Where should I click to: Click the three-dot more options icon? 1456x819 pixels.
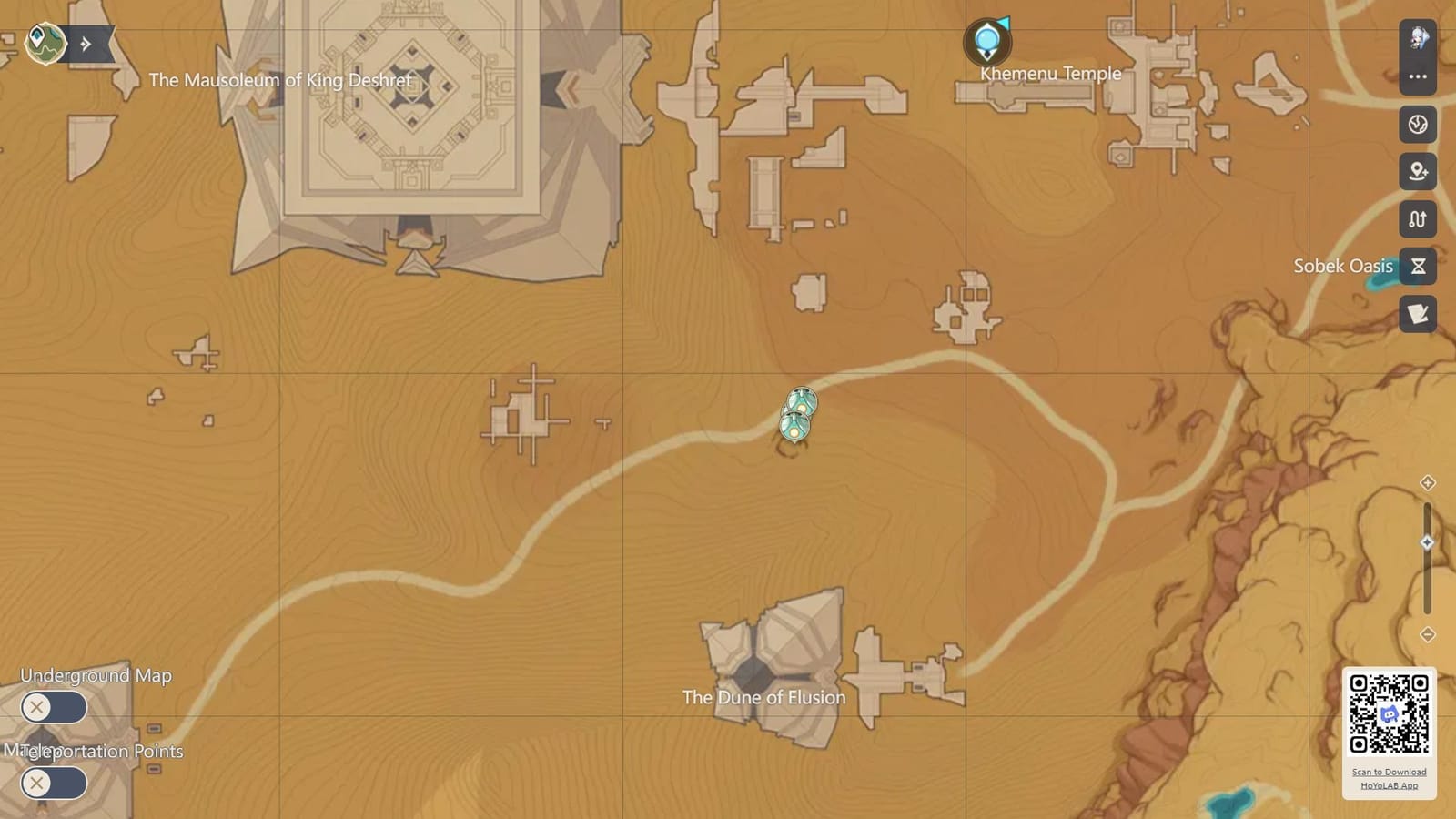[1417, 76]
